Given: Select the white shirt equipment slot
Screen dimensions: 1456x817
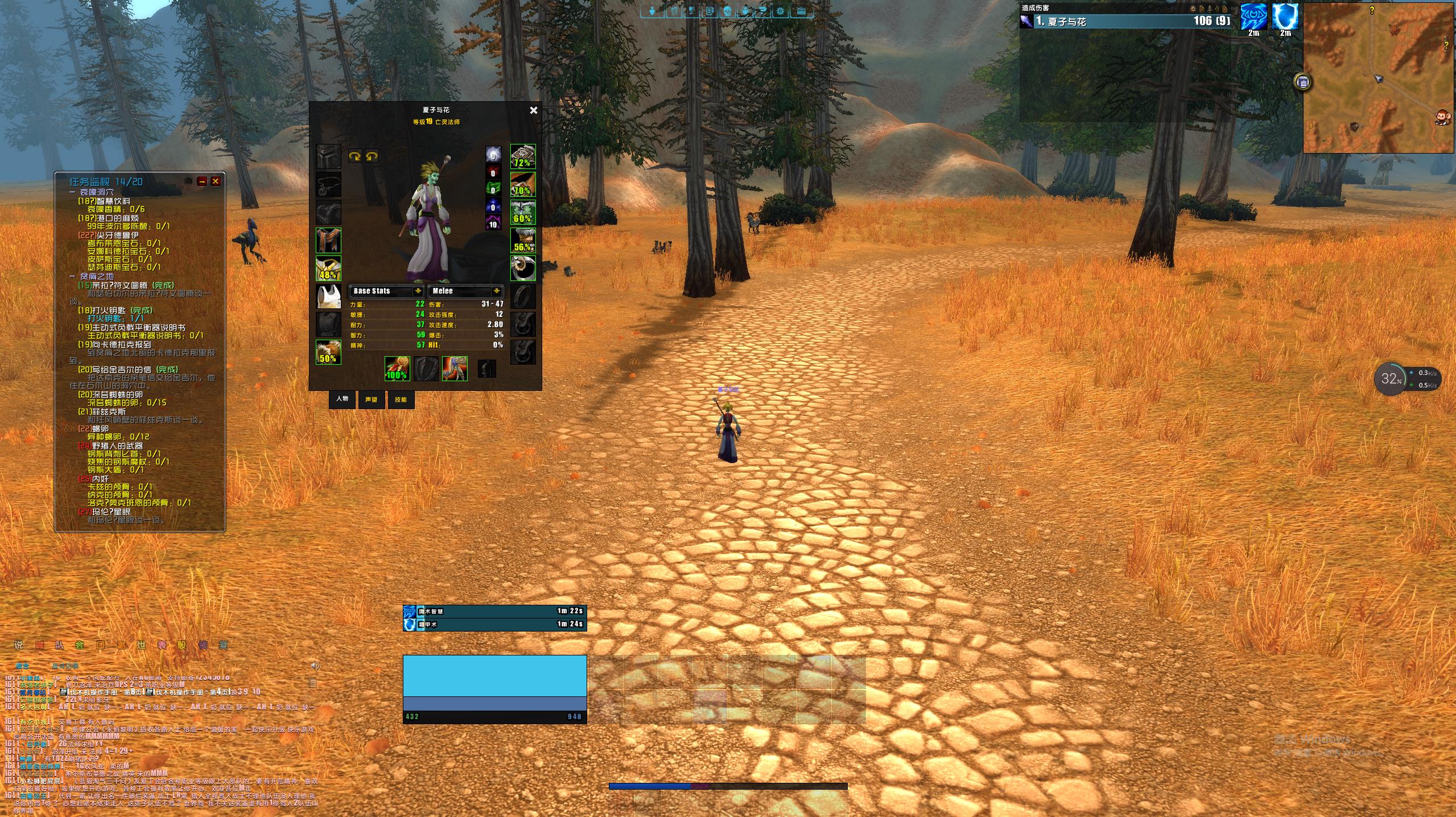Looking at the screenshot, I should click(328, 296).
